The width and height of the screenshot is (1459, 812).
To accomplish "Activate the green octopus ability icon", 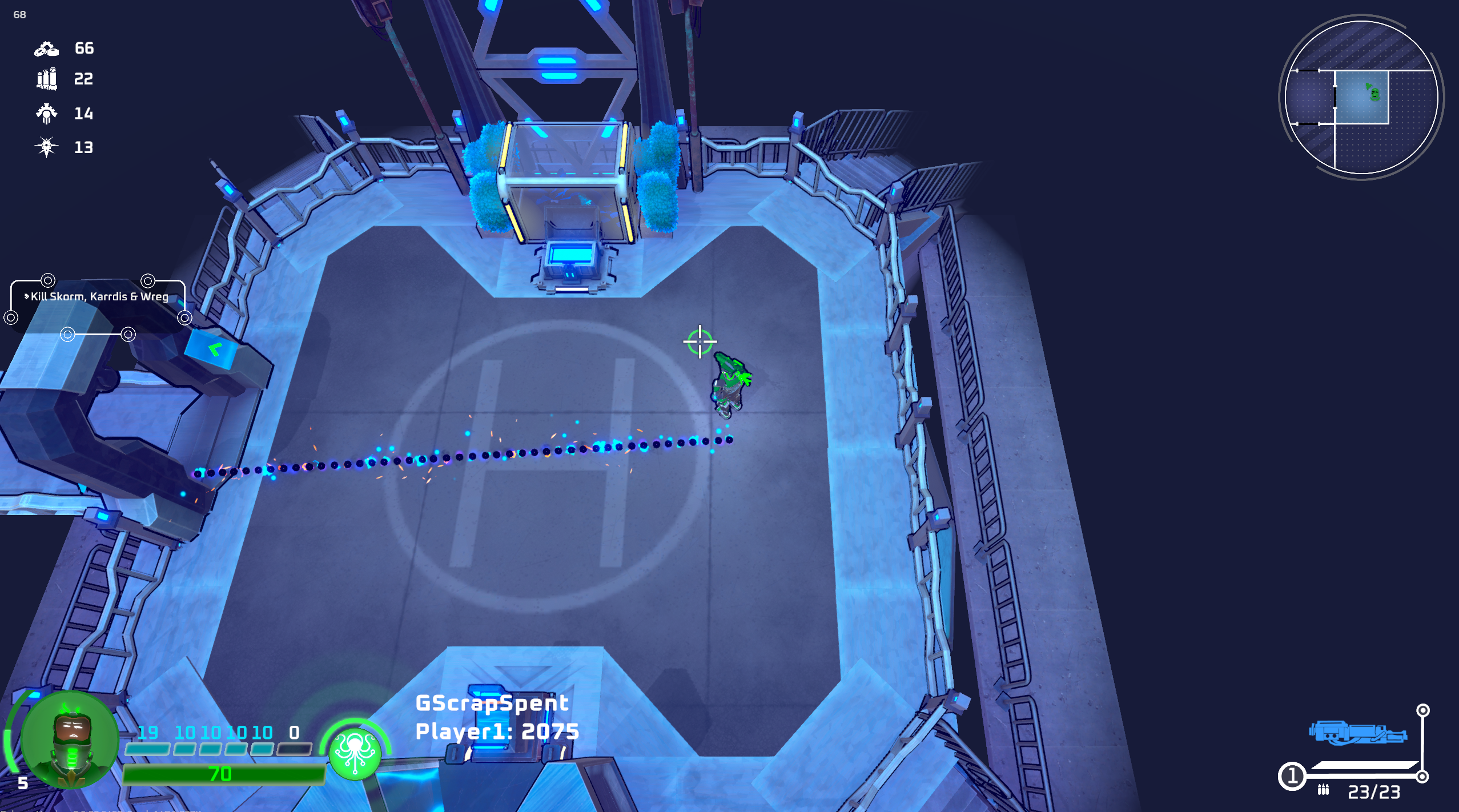I will [355, 753].
